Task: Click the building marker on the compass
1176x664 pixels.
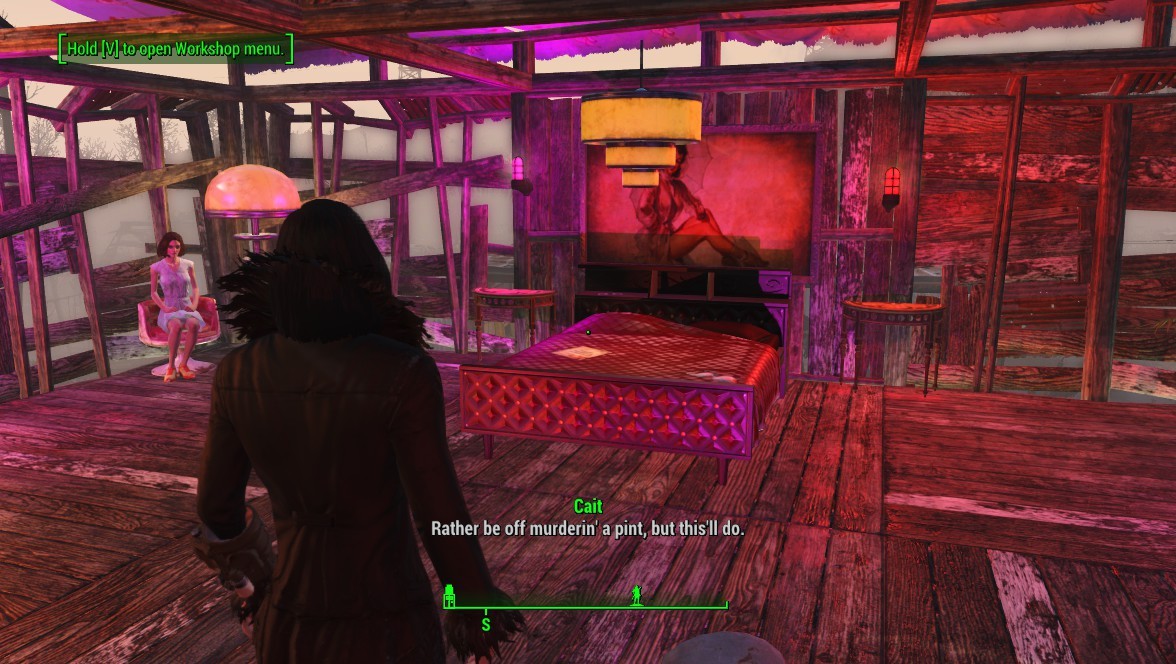Action: coord(450,595)
